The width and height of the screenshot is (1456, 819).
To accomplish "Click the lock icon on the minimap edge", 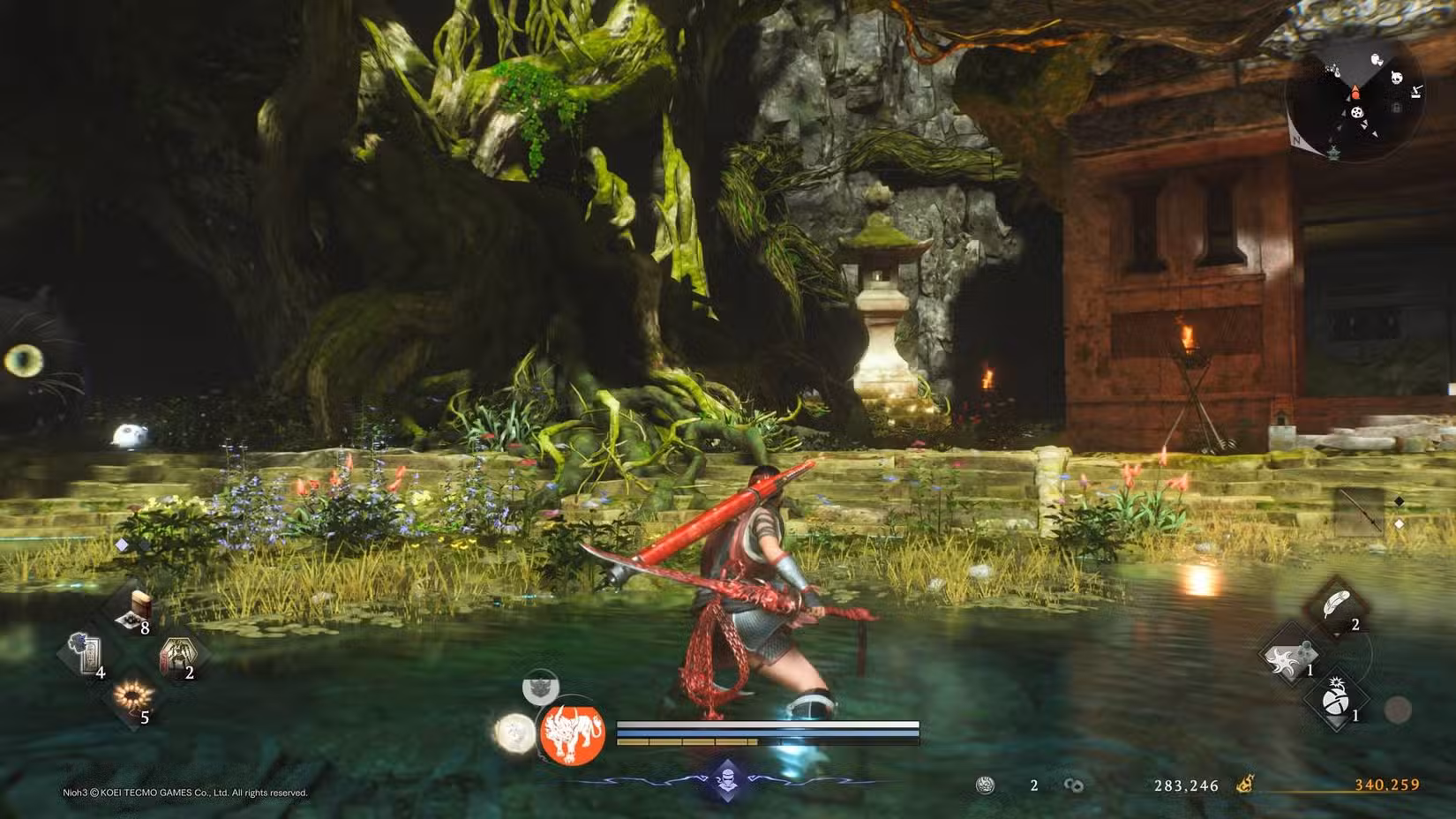I will 1396,107.
